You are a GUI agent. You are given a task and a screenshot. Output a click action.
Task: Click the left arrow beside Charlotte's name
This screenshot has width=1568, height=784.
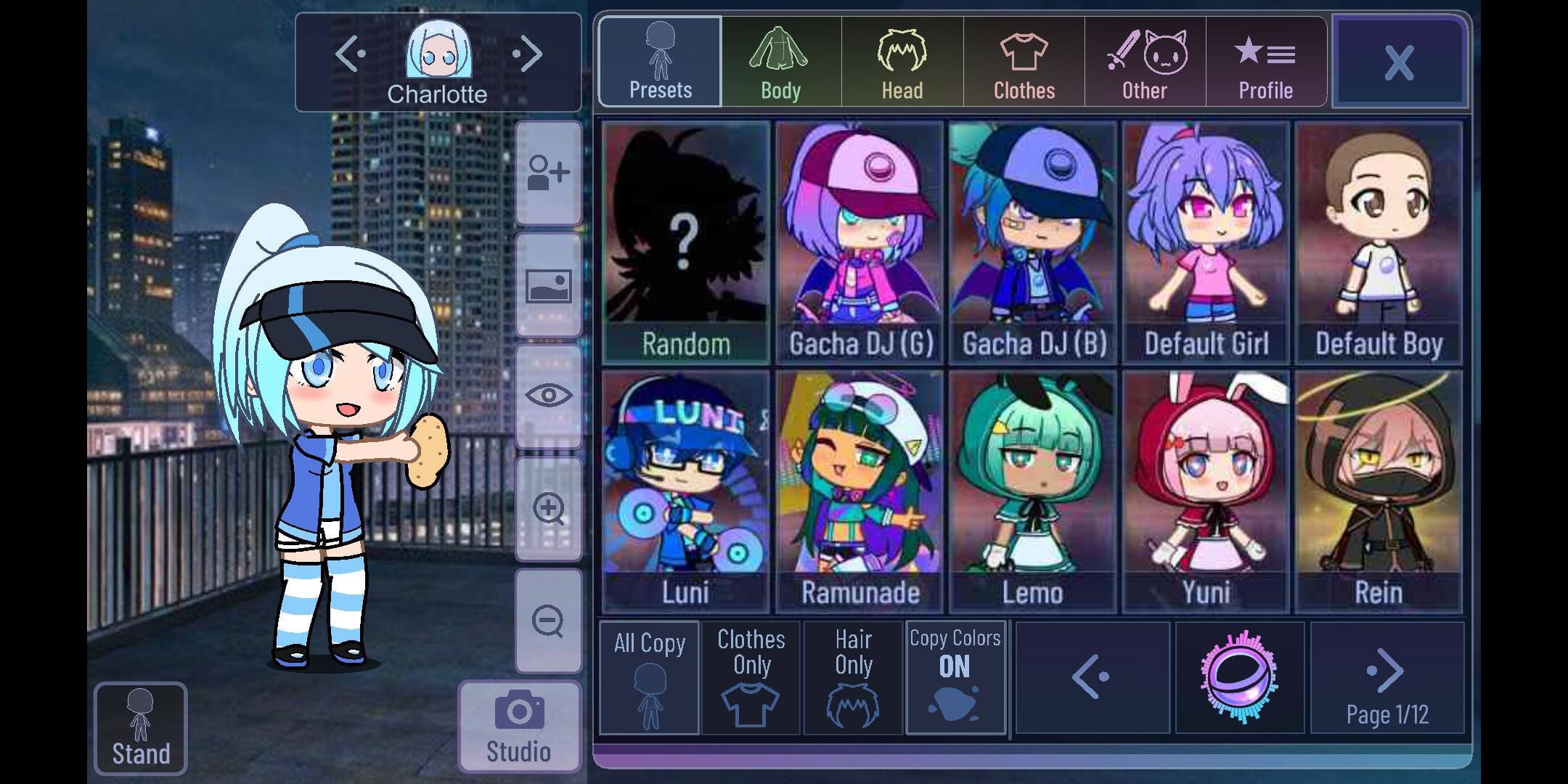coord(351,52)
